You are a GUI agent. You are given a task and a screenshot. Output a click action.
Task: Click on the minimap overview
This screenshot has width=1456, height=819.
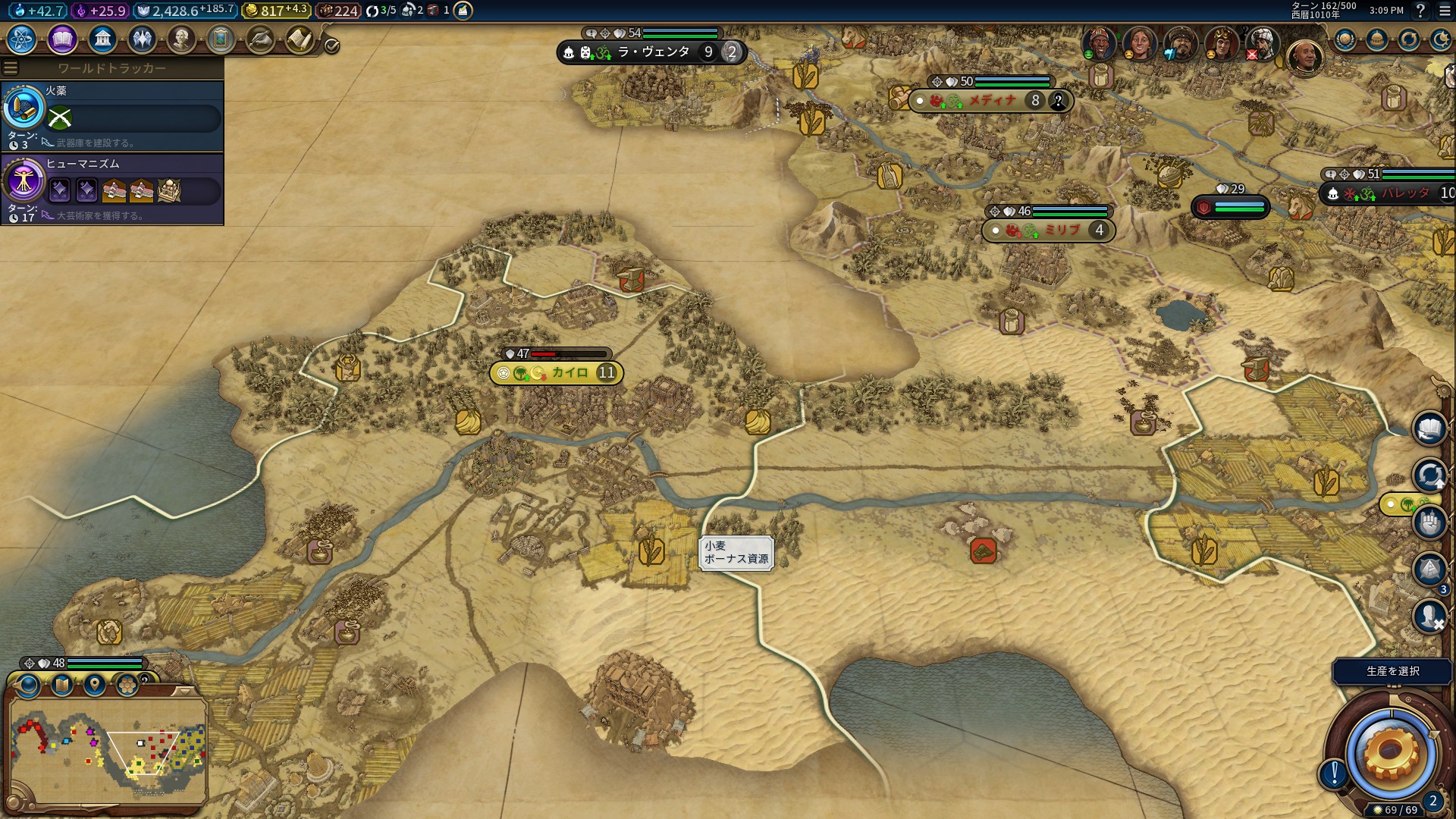[x=108, y=751]
